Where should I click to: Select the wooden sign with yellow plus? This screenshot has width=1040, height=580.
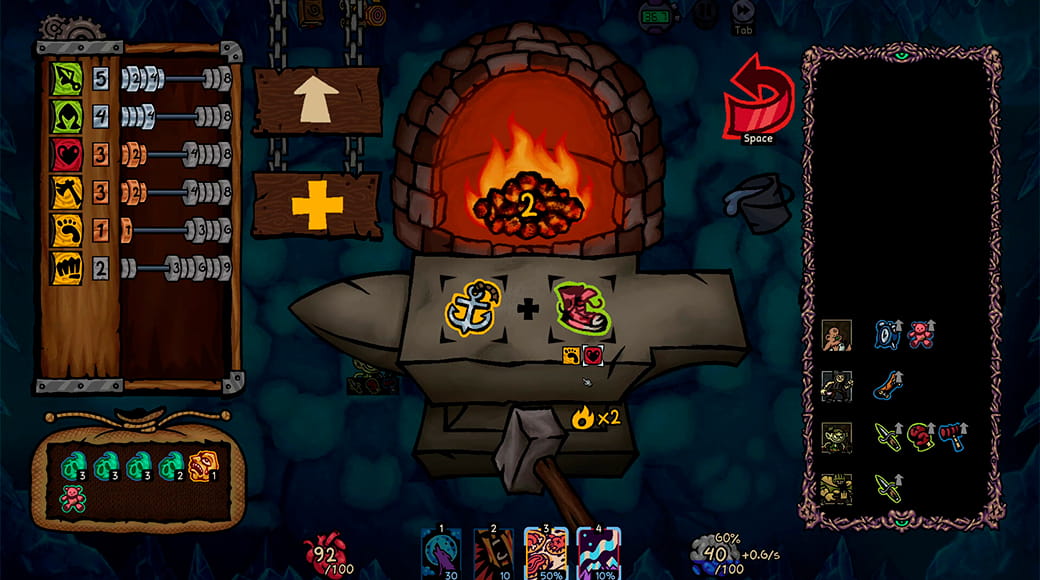[317, 205]
